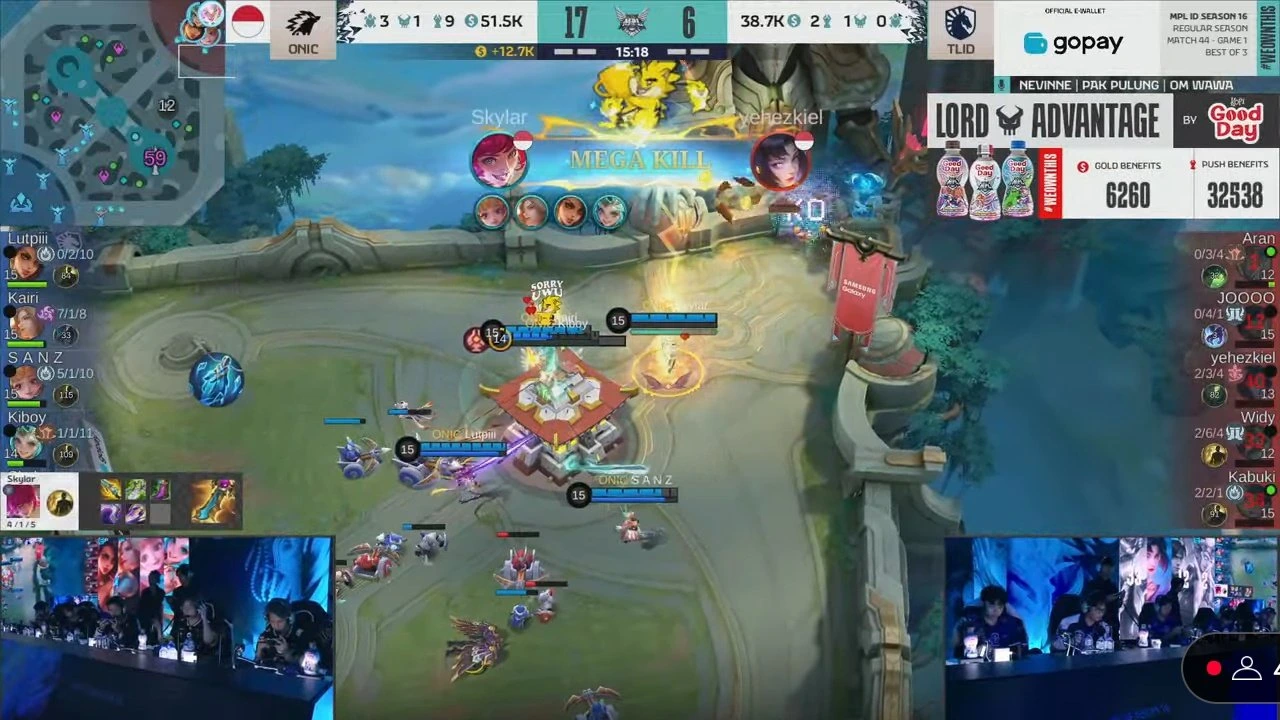Select Skylar's golden battle spell icon

(61, 503)
